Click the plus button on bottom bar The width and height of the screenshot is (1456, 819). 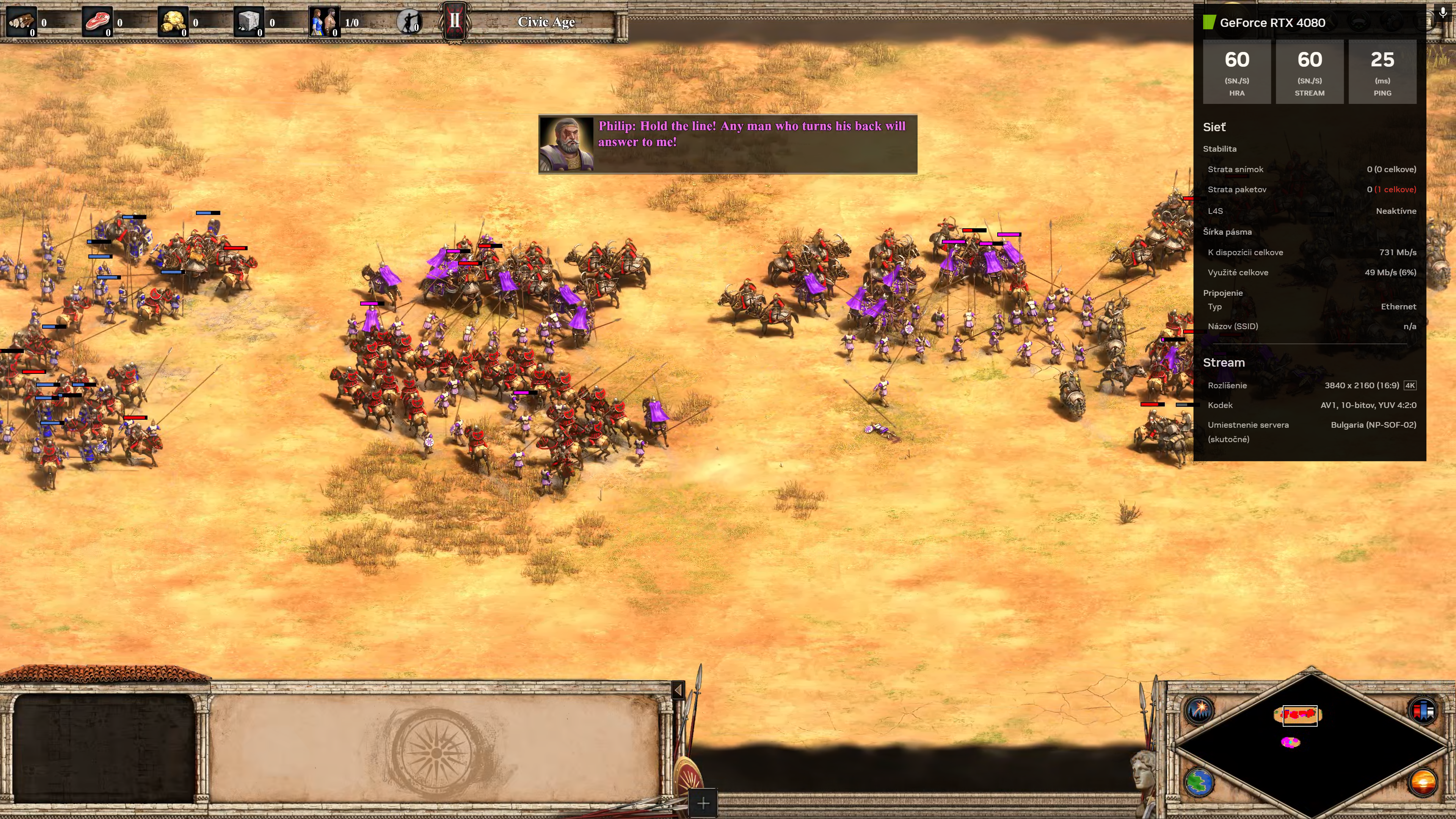click(703, 803)
